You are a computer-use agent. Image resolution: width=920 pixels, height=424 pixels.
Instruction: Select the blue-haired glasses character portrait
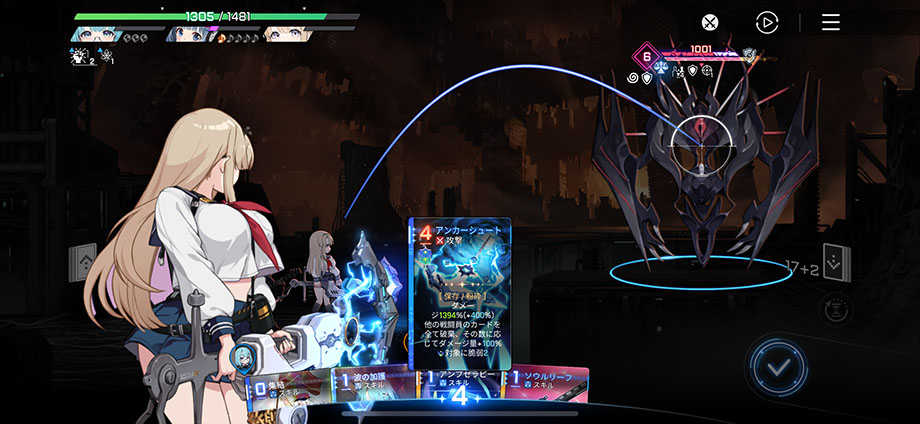coord(97,33)
